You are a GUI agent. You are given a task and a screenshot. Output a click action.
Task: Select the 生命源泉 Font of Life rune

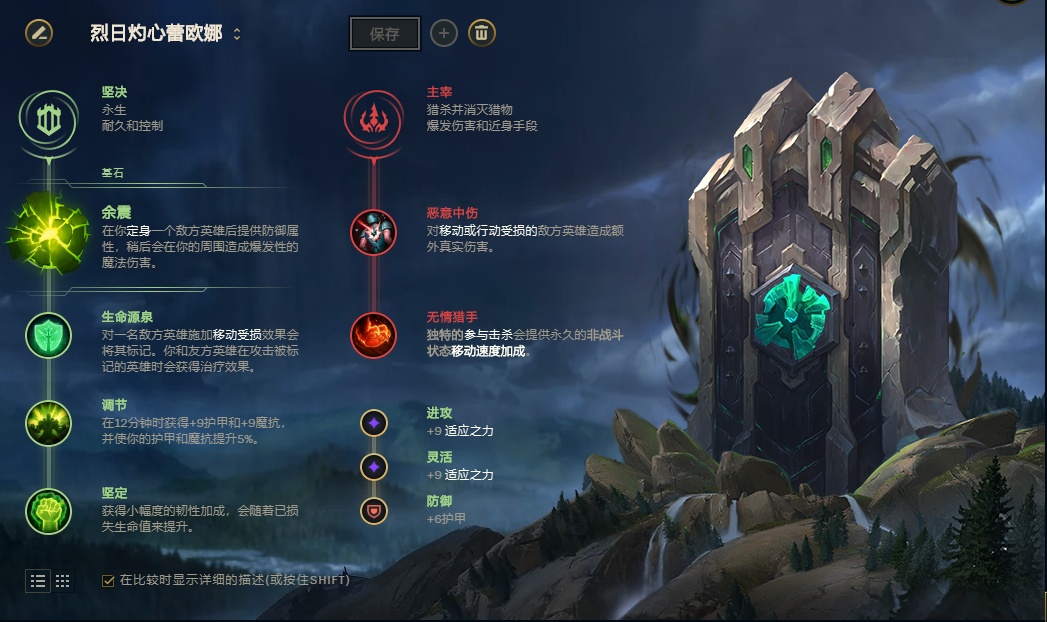tap(48, 336)
